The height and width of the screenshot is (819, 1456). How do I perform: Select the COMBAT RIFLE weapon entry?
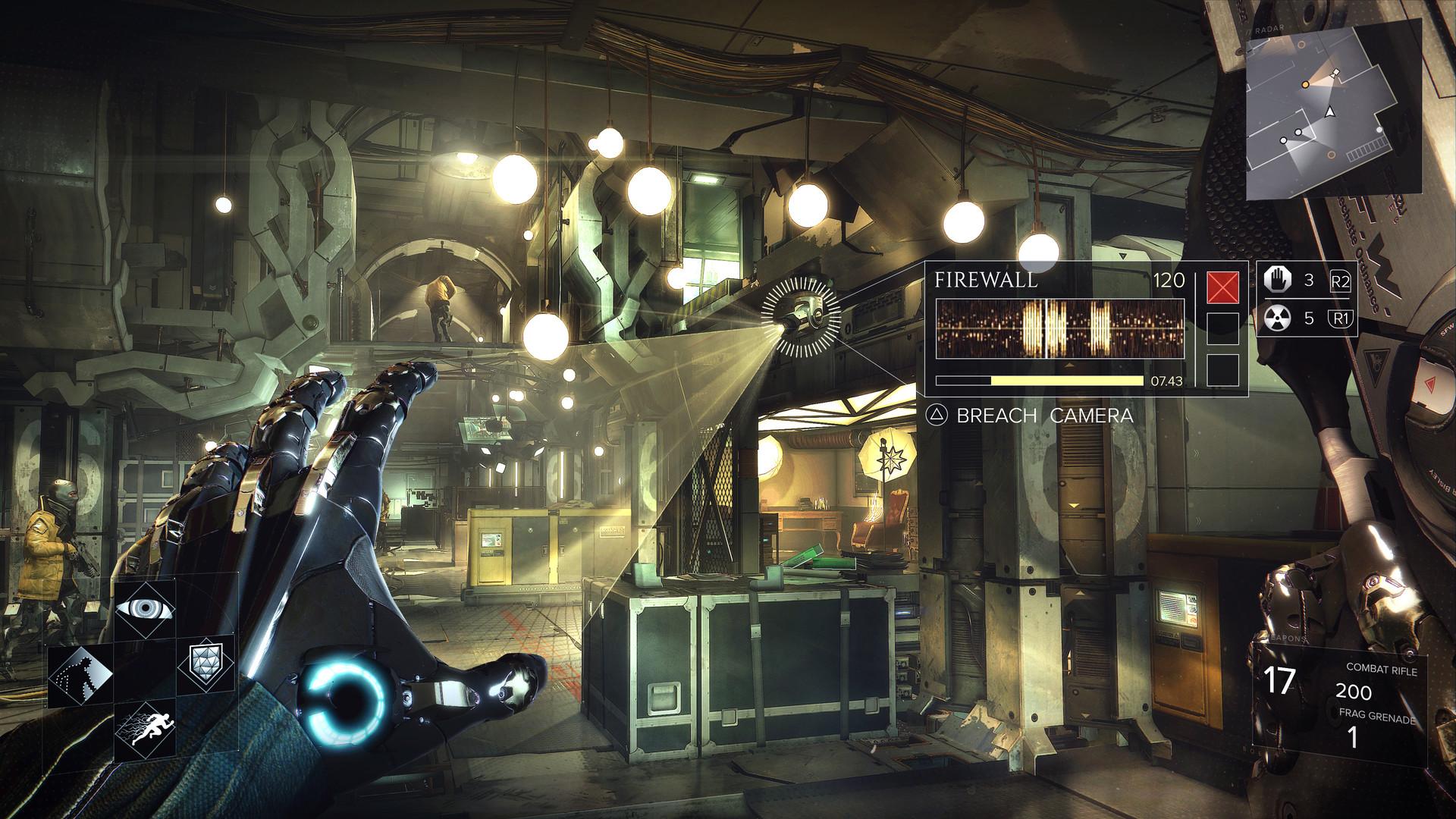click(x=1382, y=670)
